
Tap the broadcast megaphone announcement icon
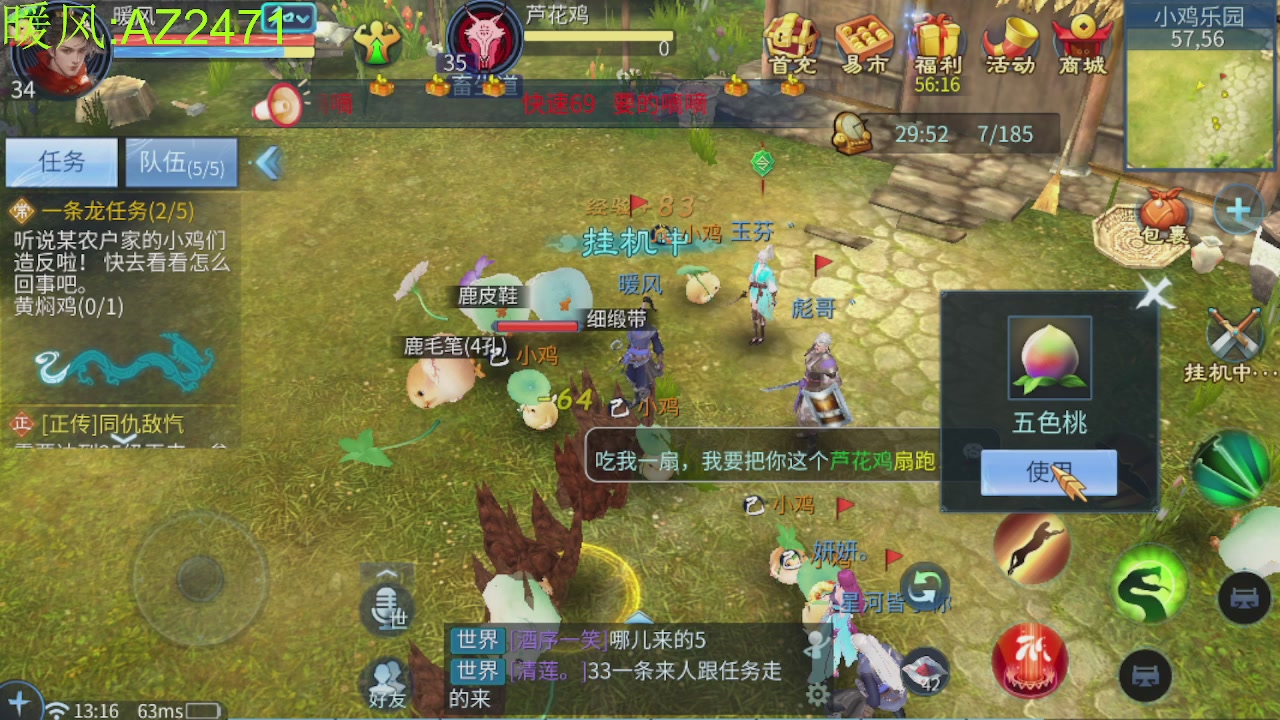point(282,103)
